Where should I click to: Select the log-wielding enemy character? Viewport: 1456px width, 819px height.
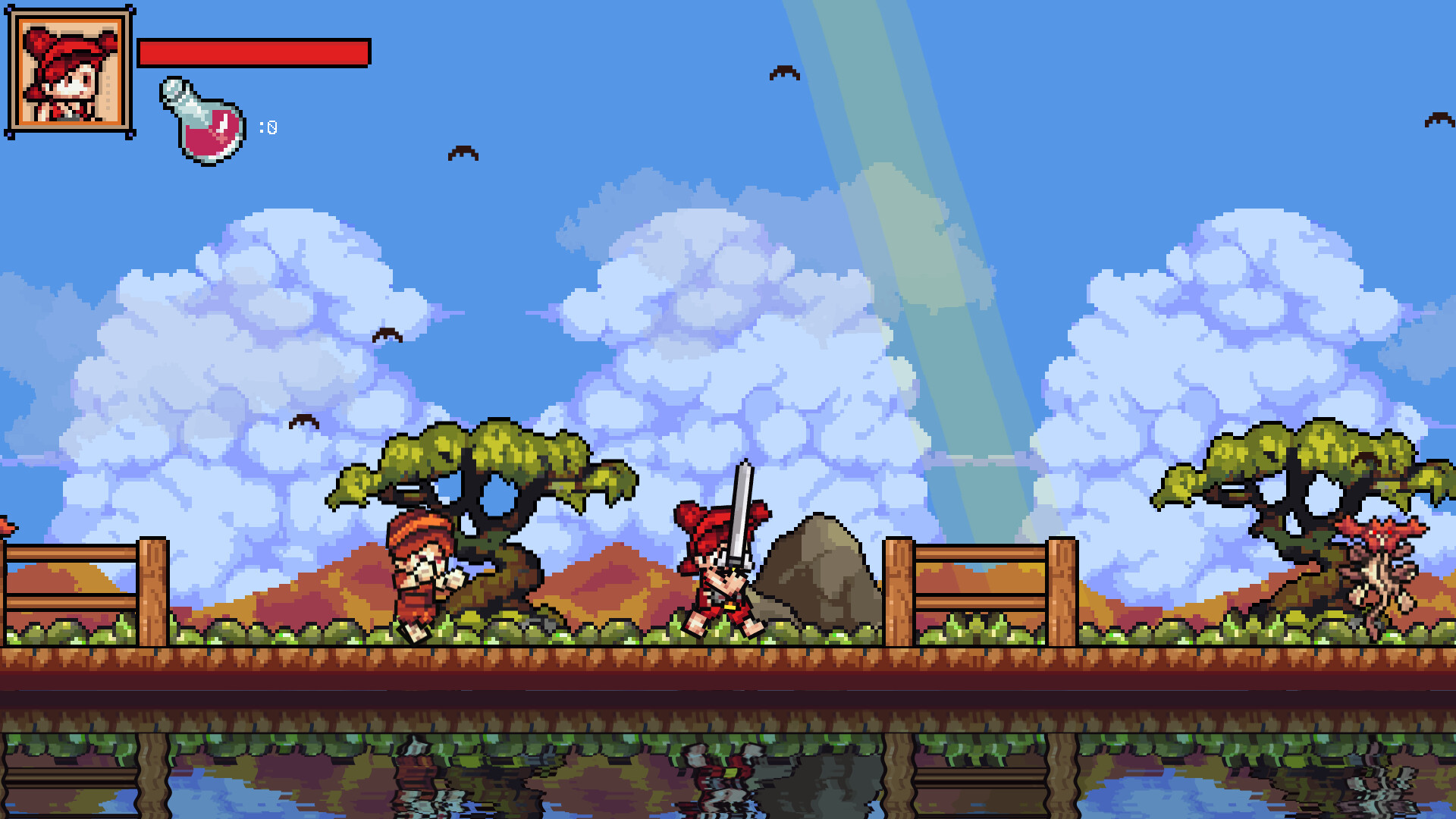click(x=421, y=580)
